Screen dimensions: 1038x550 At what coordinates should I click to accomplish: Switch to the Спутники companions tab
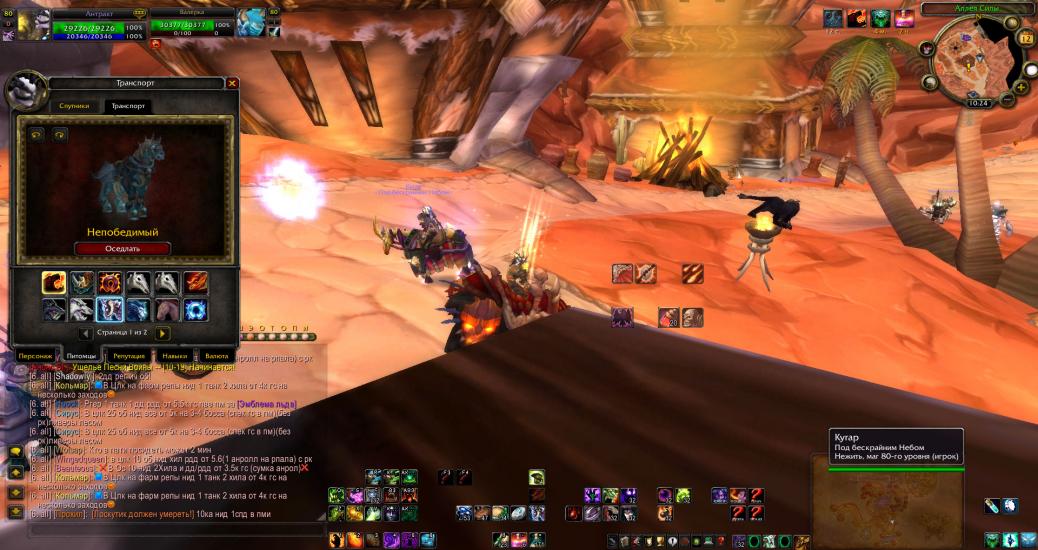[x=75, y=105]
